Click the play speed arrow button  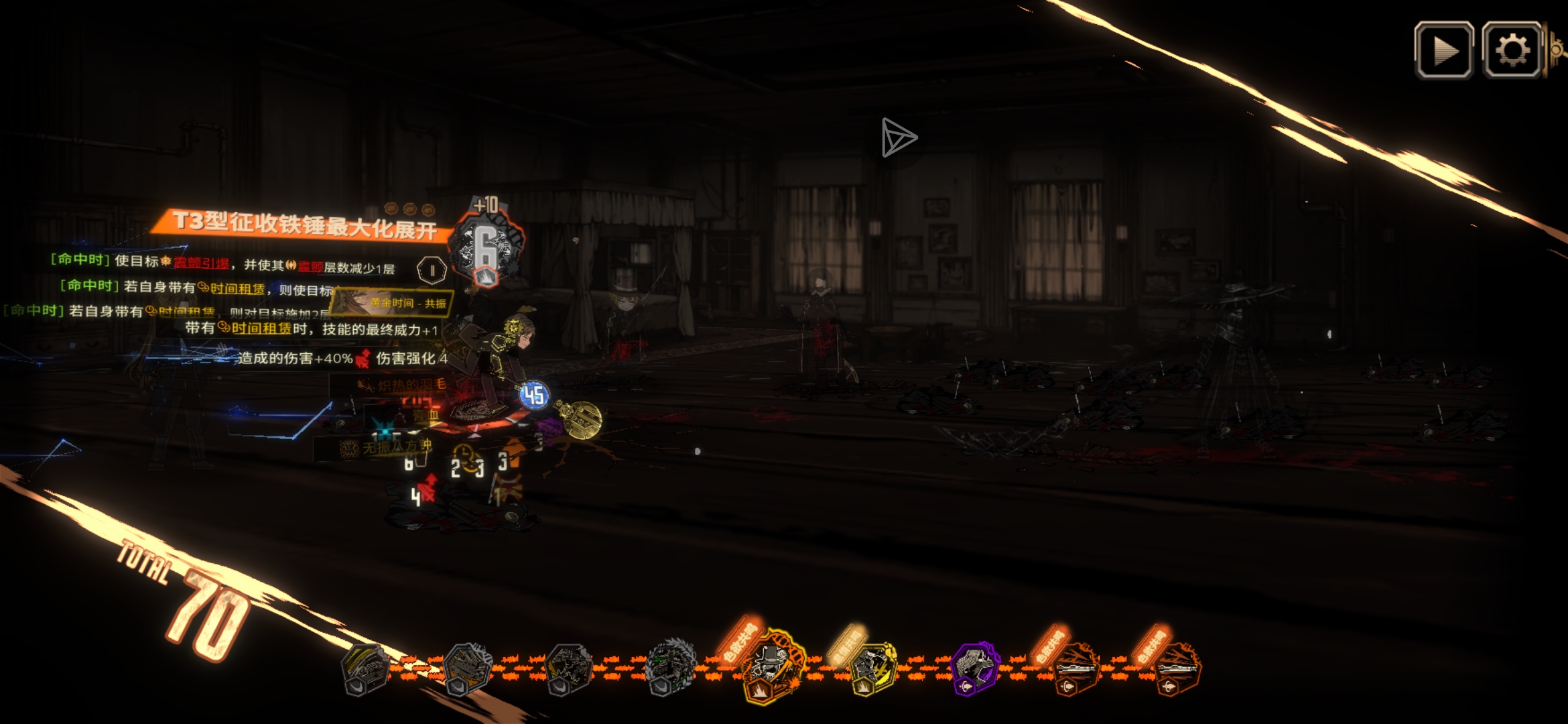point(1443,50)
